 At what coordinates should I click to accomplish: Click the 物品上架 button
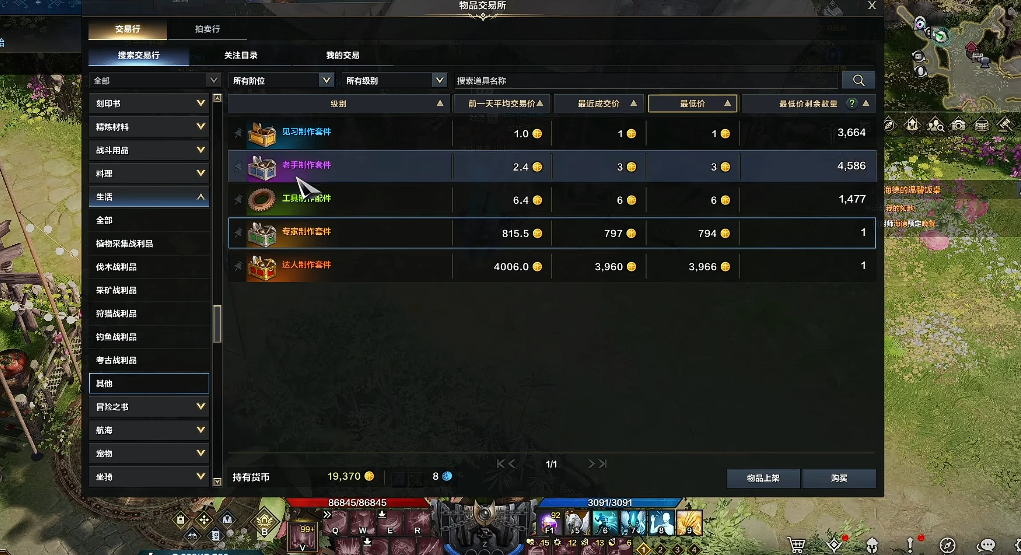762,478
